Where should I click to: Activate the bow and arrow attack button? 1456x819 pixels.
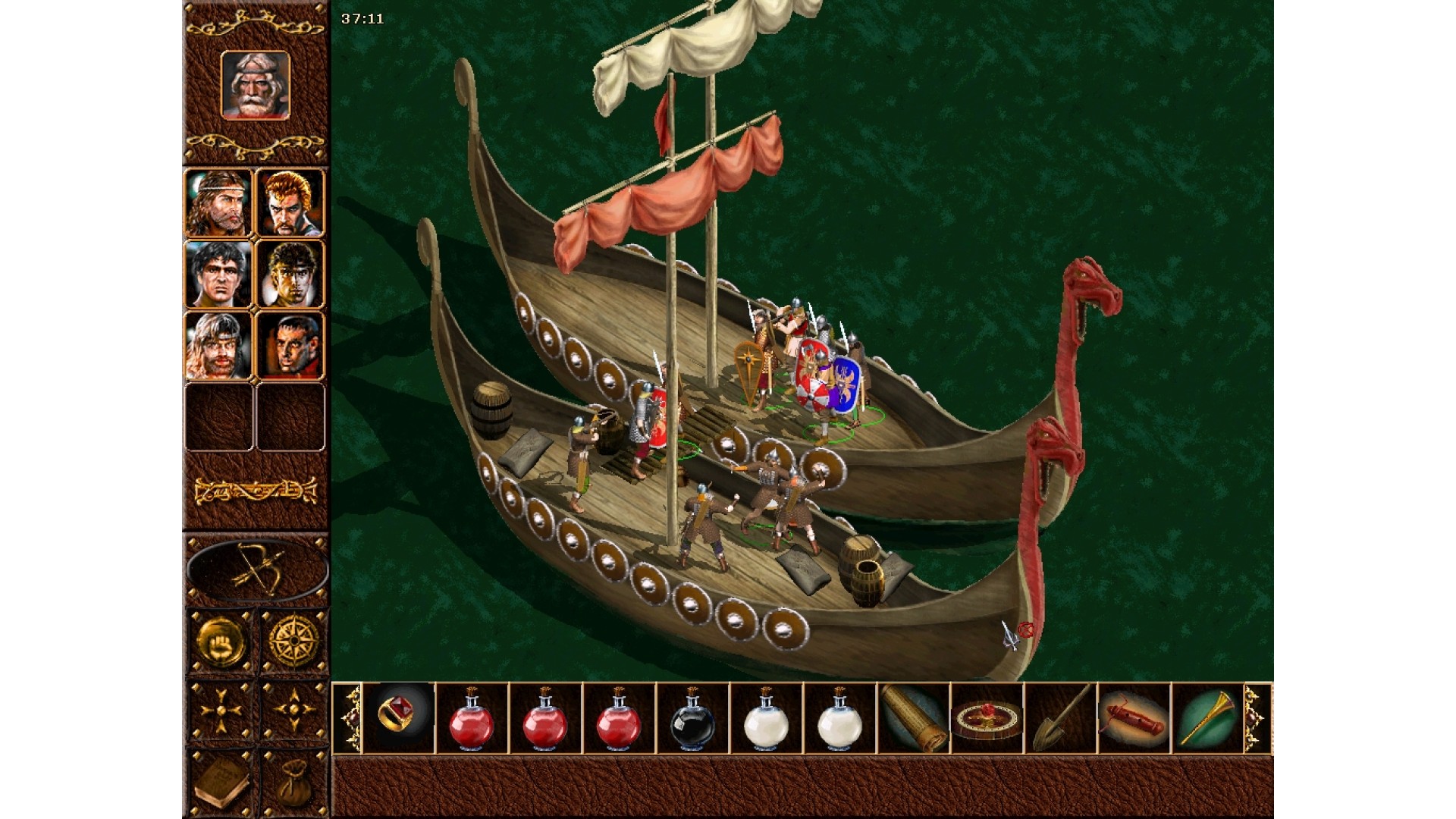coord(257,569)
